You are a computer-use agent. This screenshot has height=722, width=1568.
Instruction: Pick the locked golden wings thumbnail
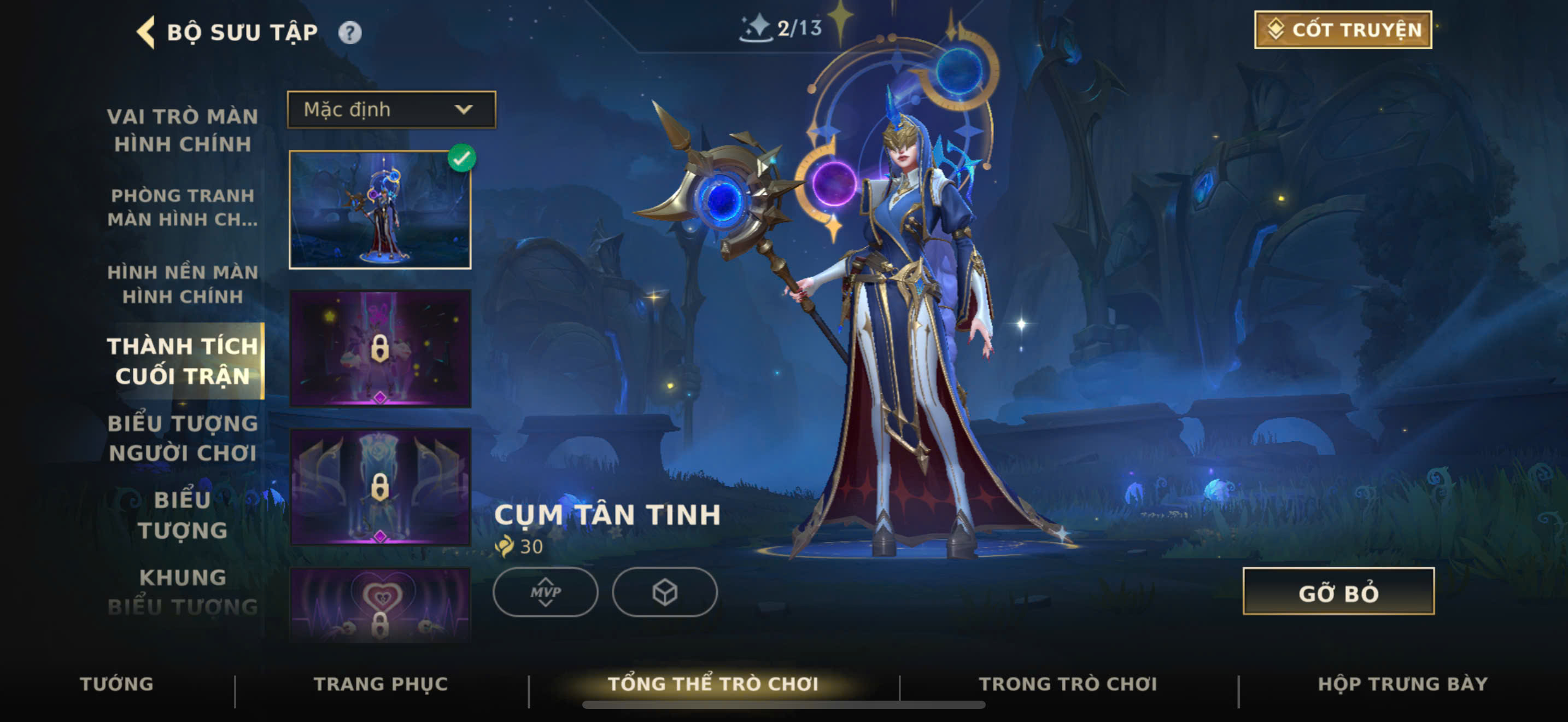(380, 486)
